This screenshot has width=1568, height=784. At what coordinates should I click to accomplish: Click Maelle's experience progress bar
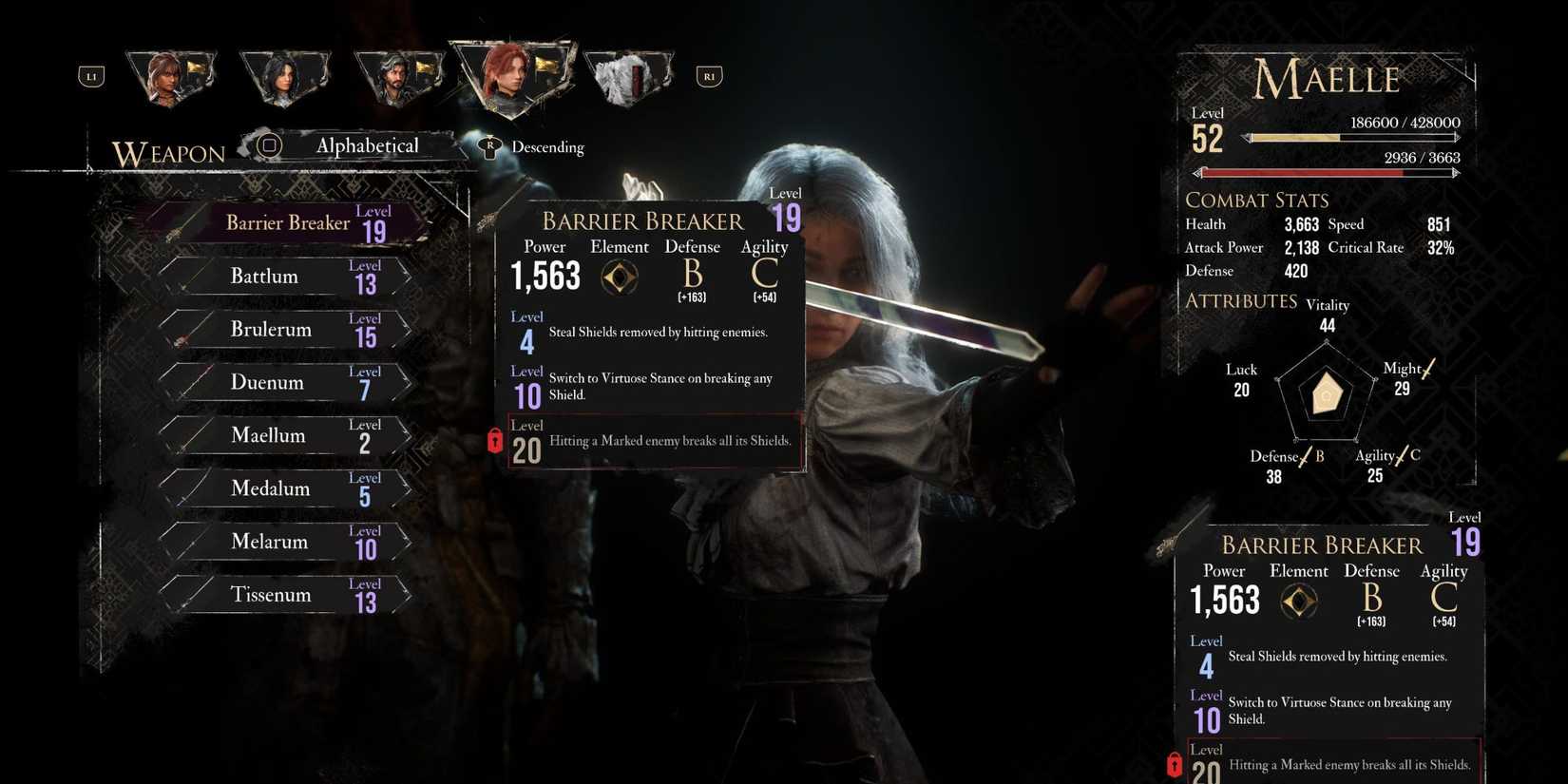1353,136
